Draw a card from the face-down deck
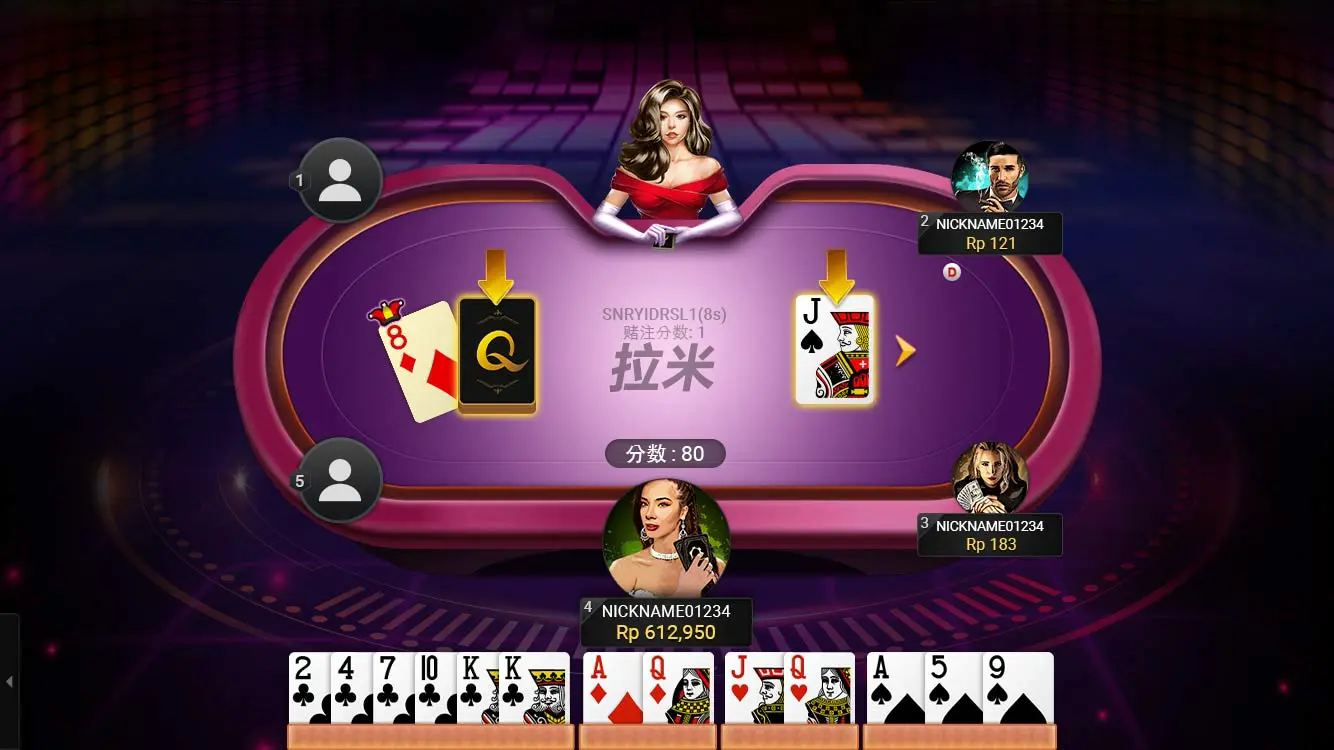1334x750 pixels. (x=496, y=355)
